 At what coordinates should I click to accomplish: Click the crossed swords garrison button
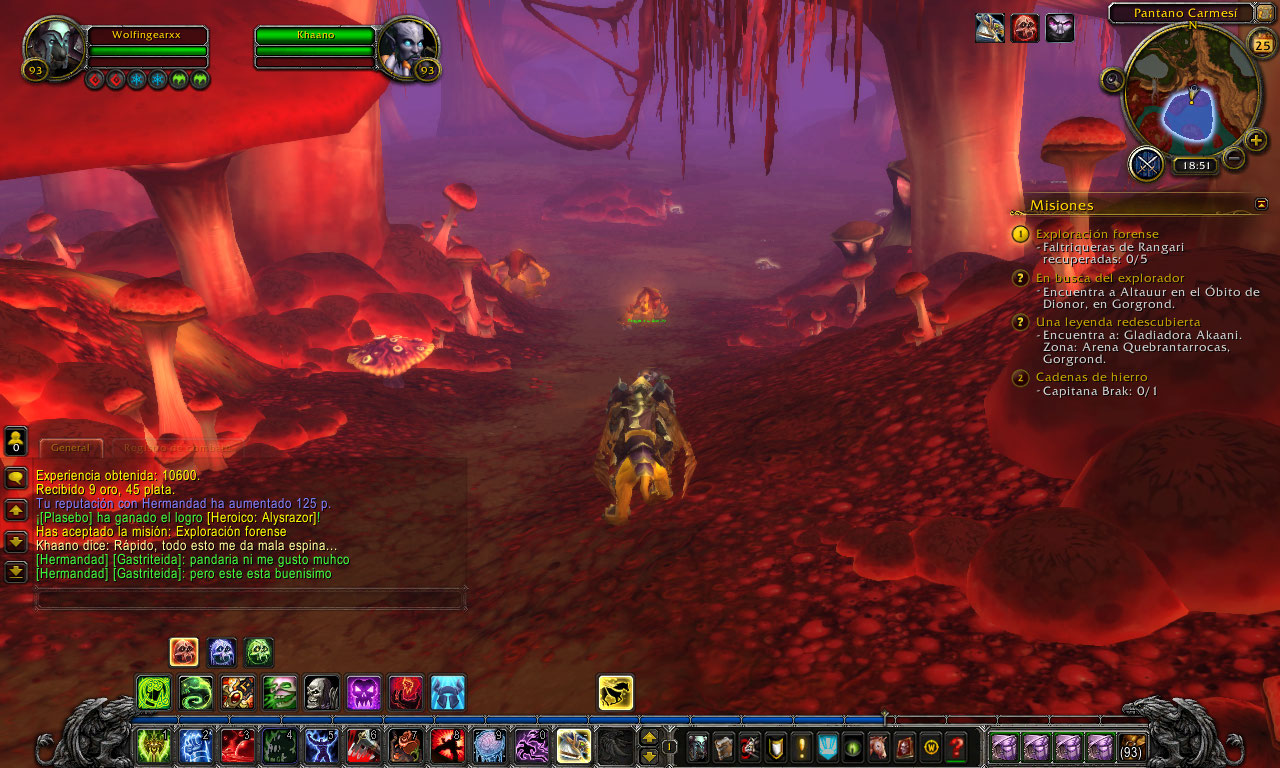pos(1146,164)
